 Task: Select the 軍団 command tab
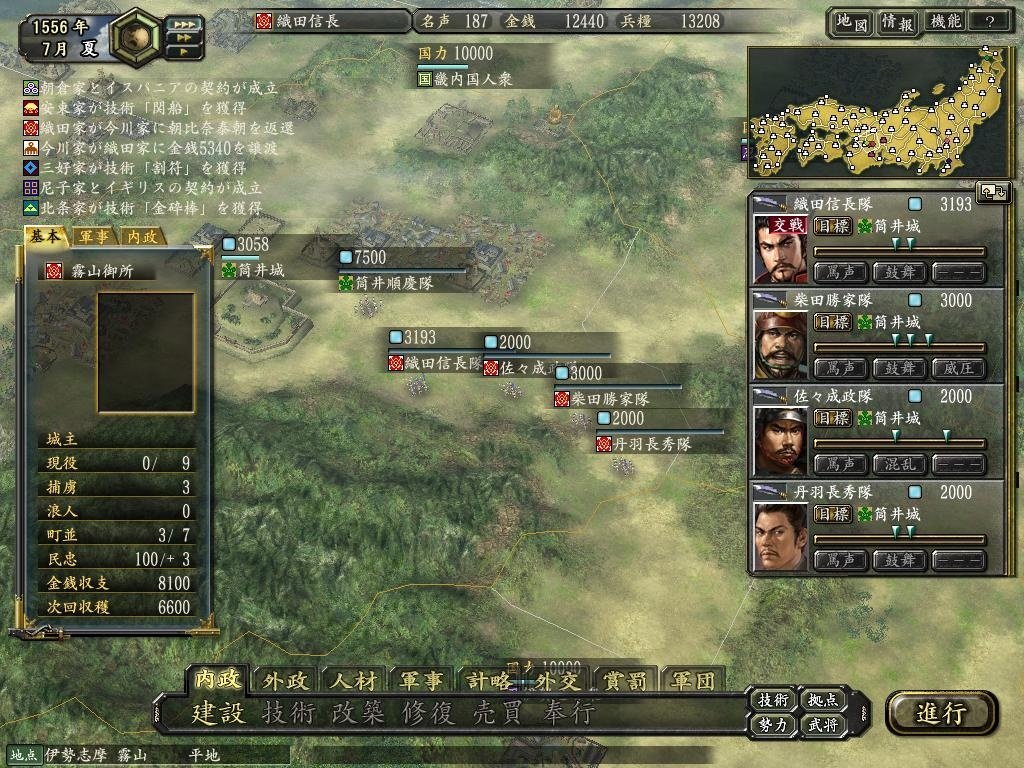(692, 681)
